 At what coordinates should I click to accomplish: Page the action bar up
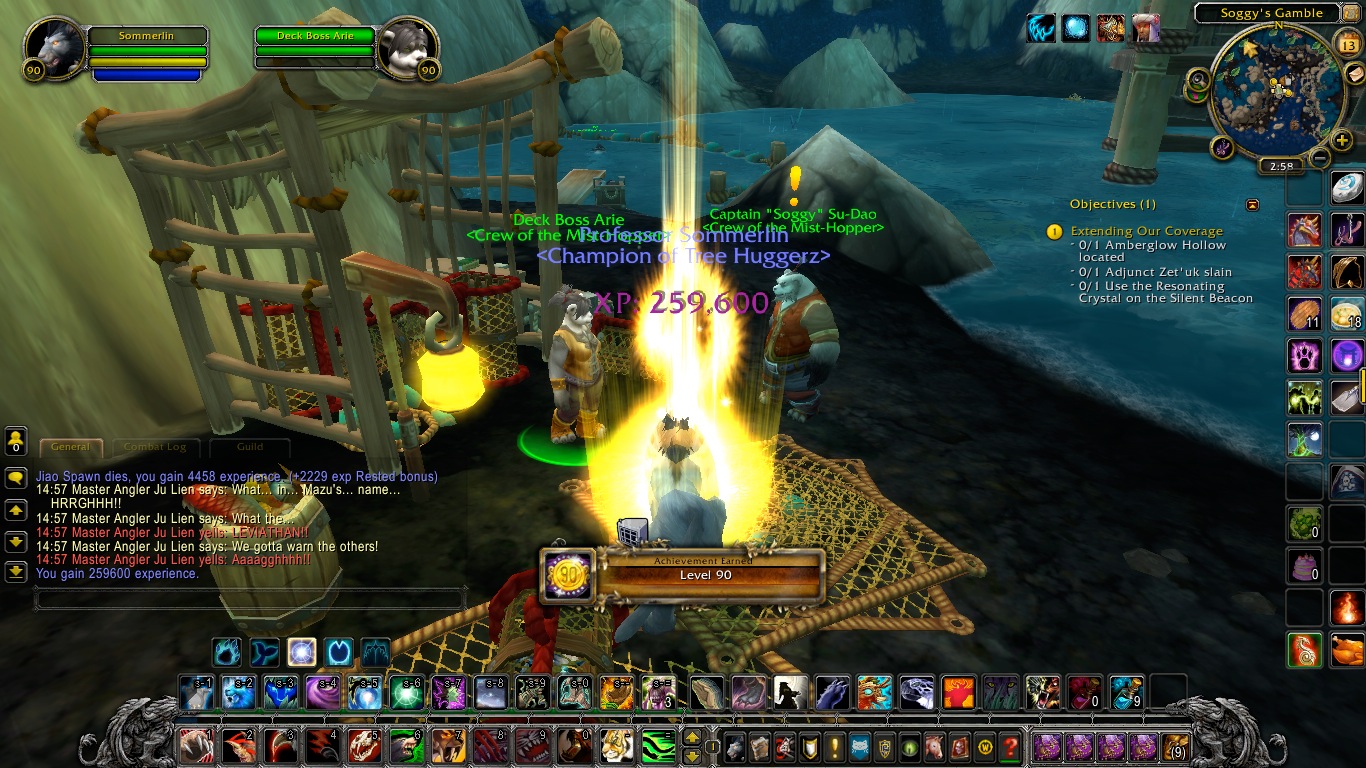pos(691,737)
